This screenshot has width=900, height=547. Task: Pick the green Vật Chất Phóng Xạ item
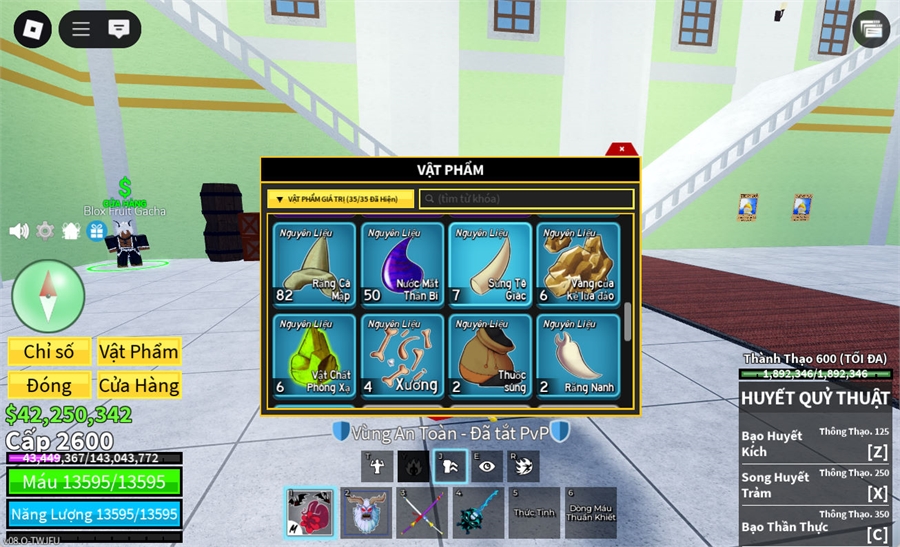click(x=314, y=355)
